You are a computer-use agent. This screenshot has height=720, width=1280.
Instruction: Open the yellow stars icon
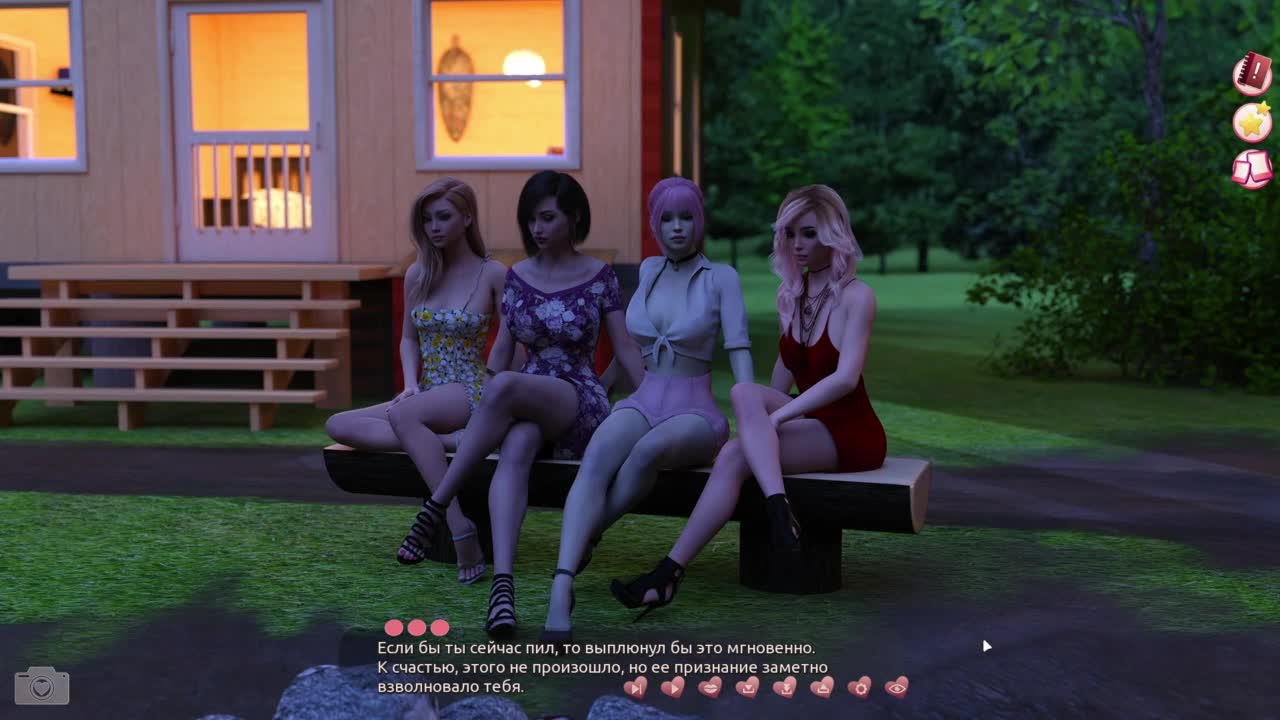click(x=1252, y=122)
